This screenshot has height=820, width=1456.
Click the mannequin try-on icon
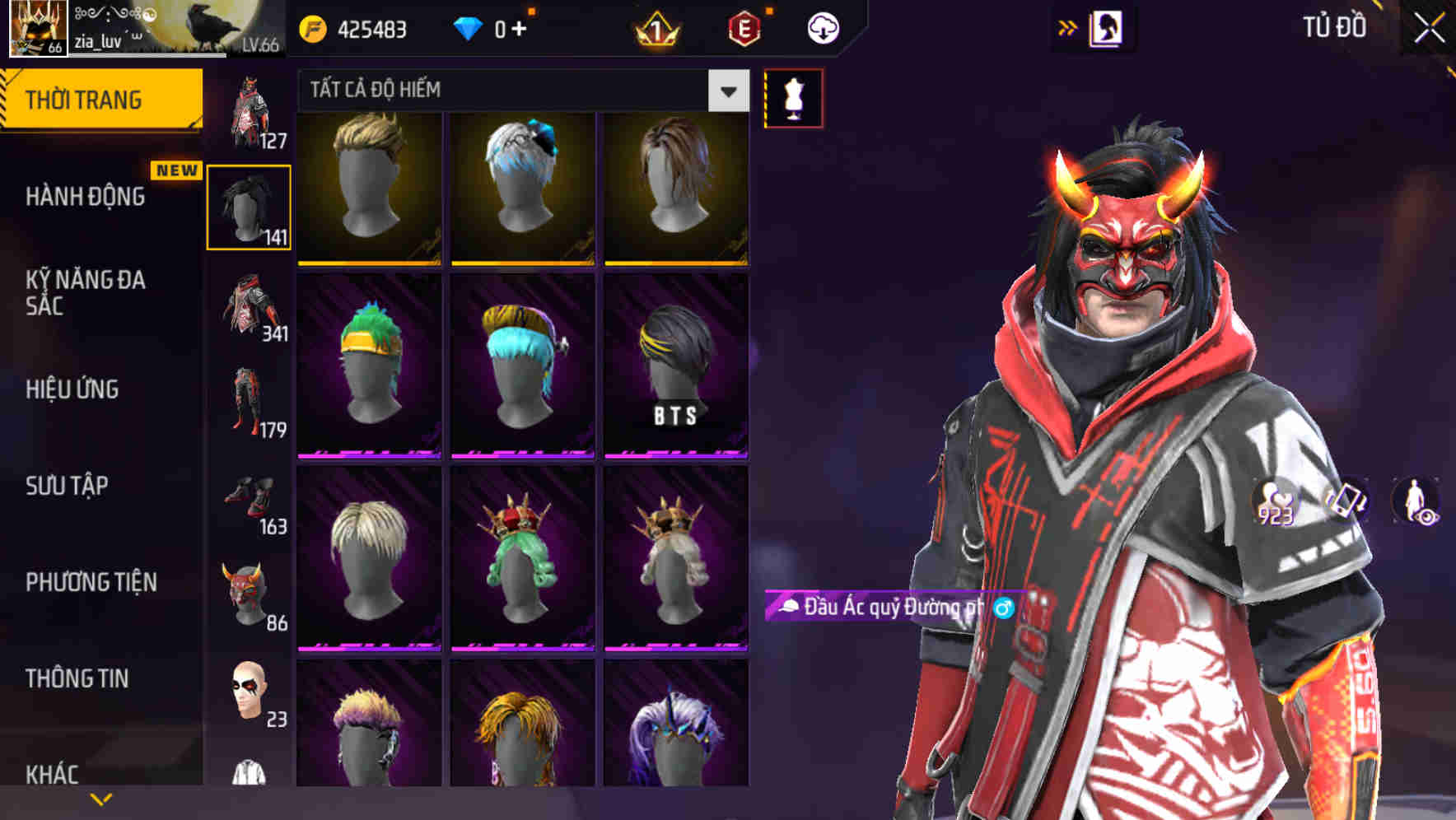pyautogui.click(x=793, y=97)
